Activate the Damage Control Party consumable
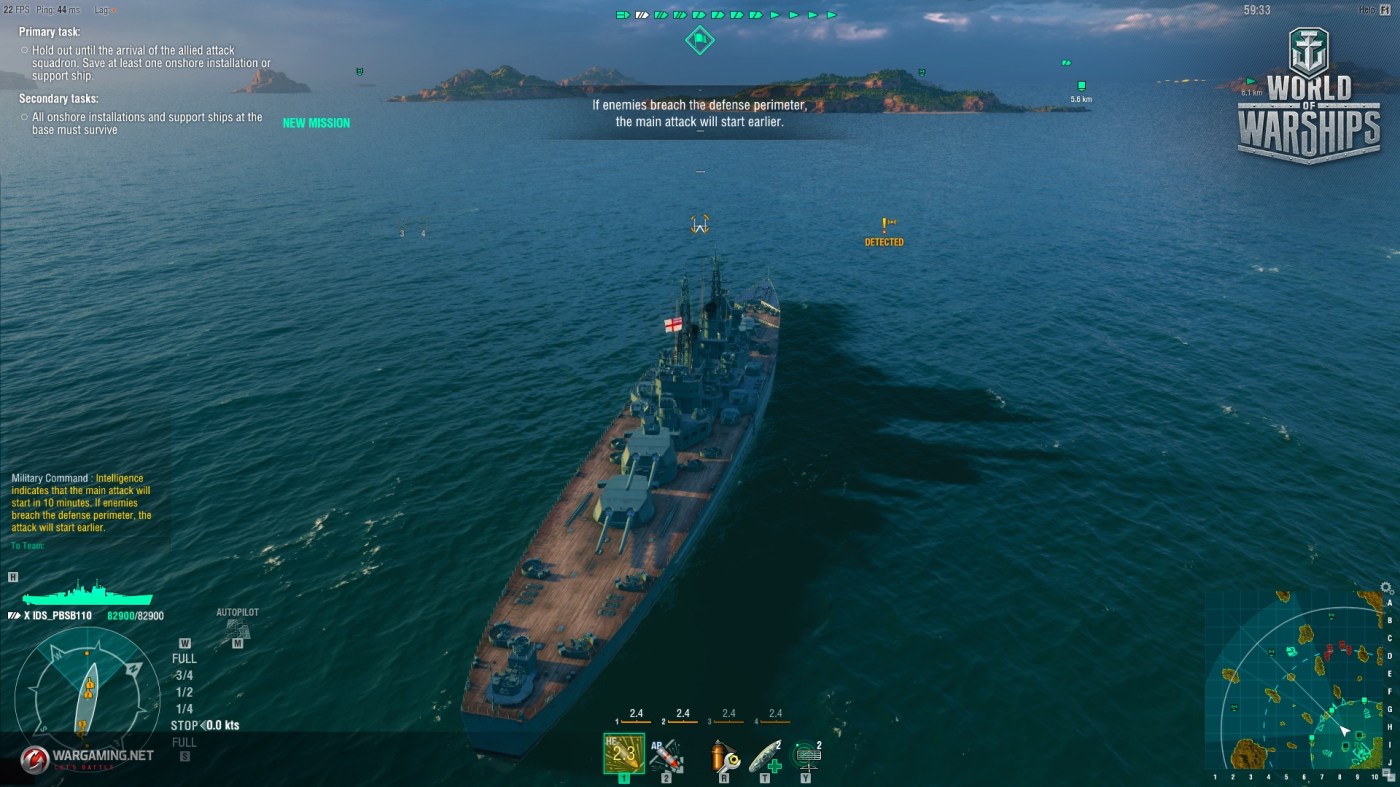Screen dimensions: 1400x787 point(722,756)
